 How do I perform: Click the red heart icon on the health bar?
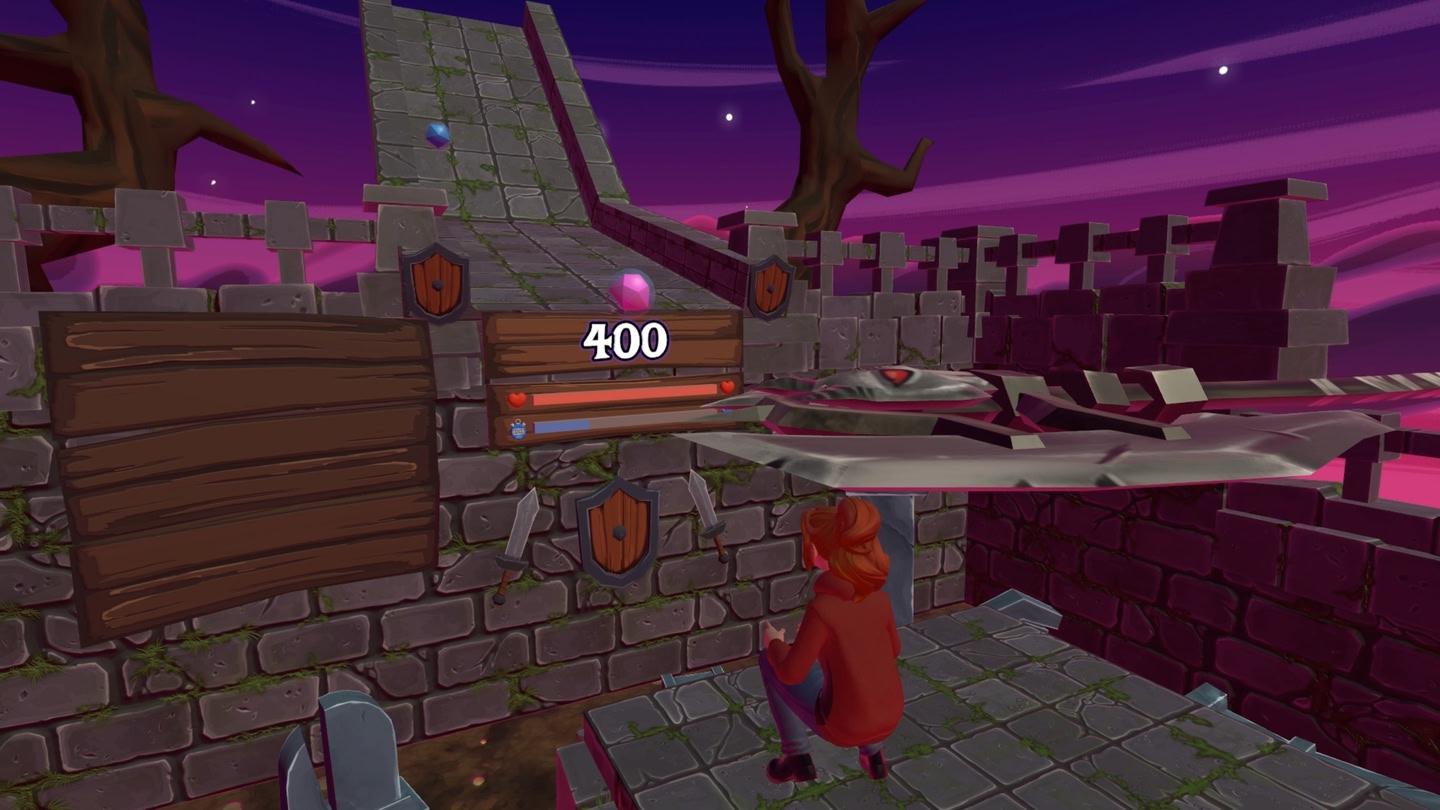(515, 398)
